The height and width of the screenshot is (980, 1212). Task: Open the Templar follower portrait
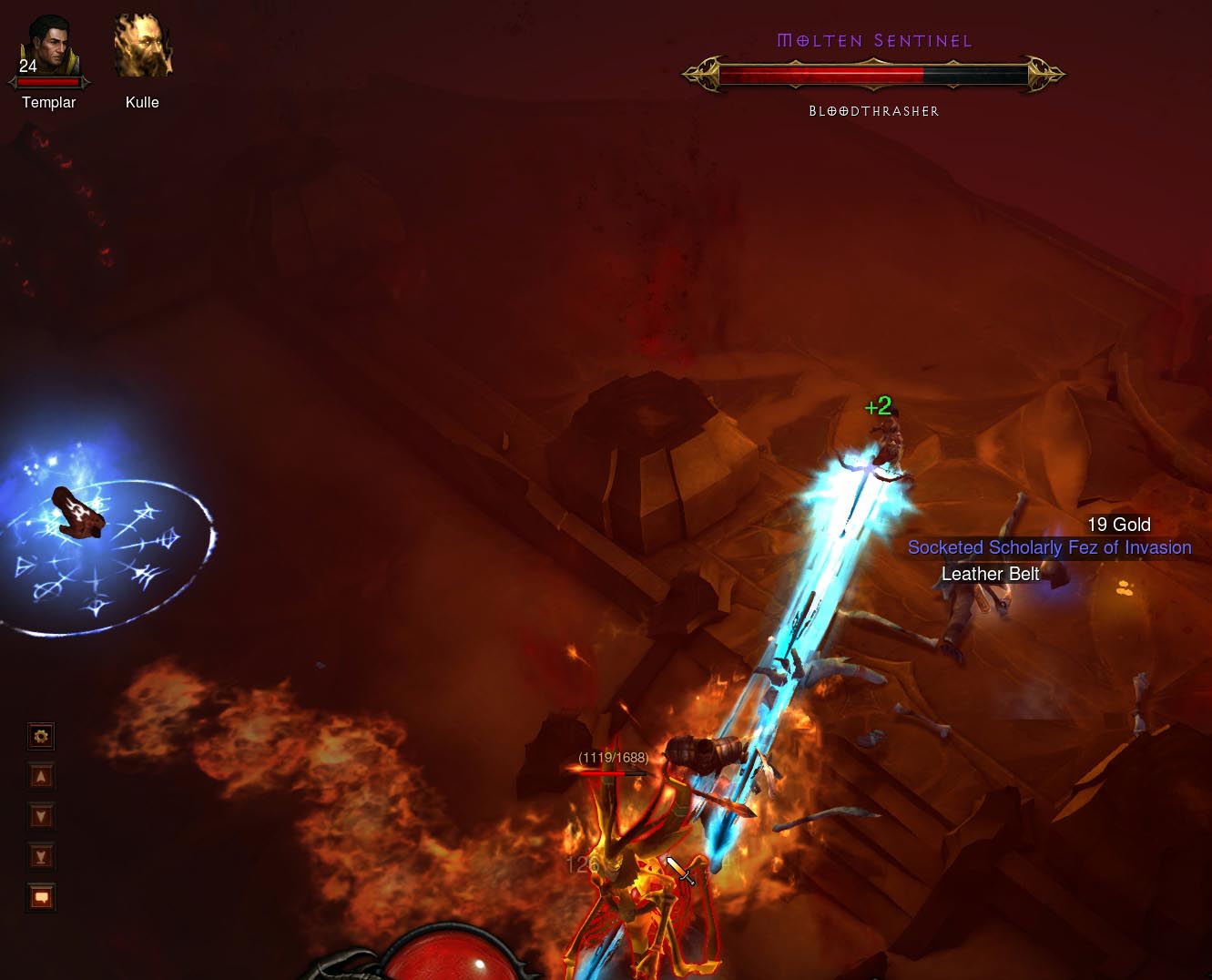[x=50, y=47]
